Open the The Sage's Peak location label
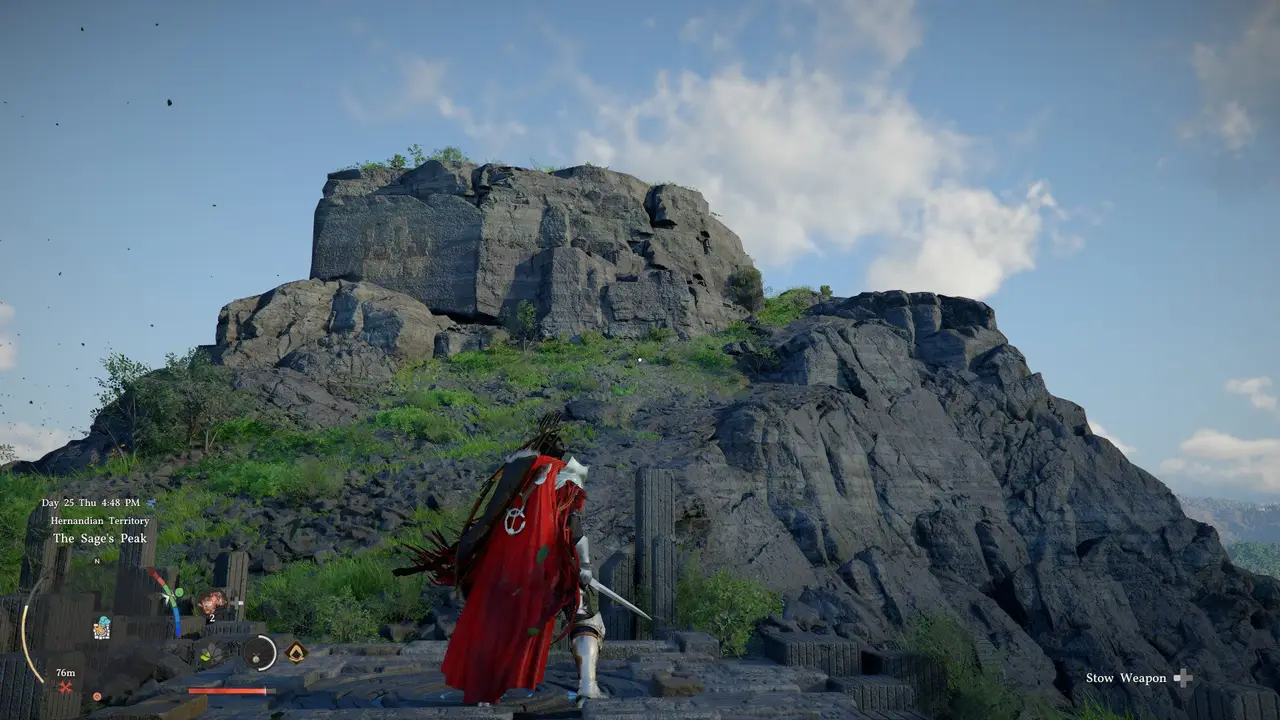Screen dimensions: 1280x720 [100, 538]
